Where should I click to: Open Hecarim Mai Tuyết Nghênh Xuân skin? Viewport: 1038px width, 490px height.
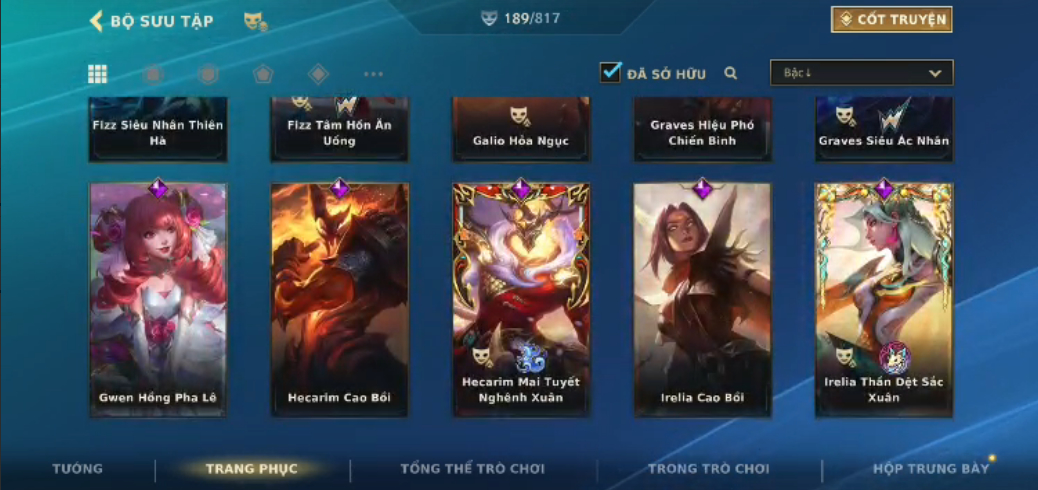521,299
